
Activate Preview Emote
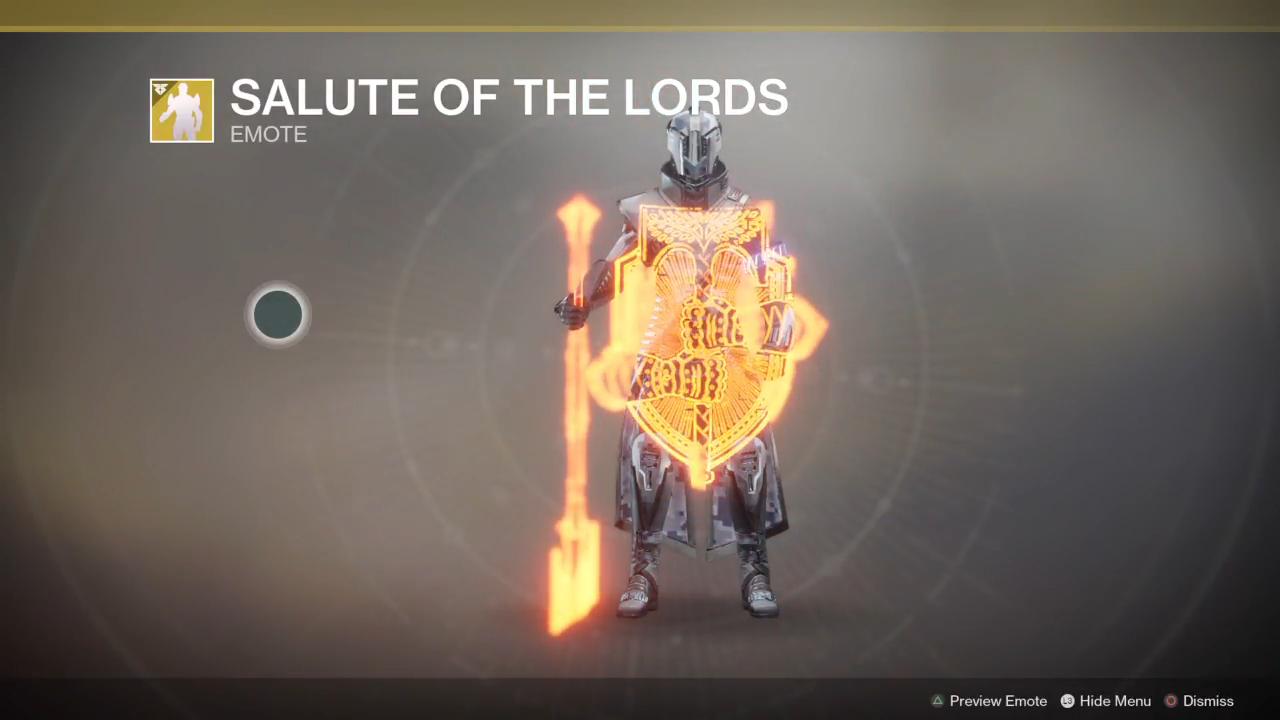point(998,701)
